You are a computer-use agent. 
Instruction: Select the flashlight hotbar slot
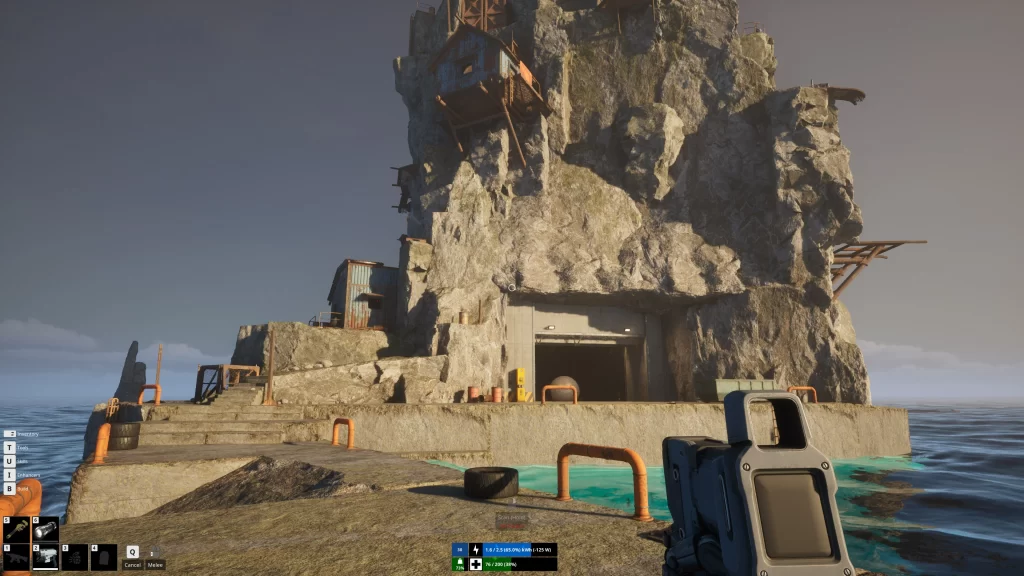point(45,529)
